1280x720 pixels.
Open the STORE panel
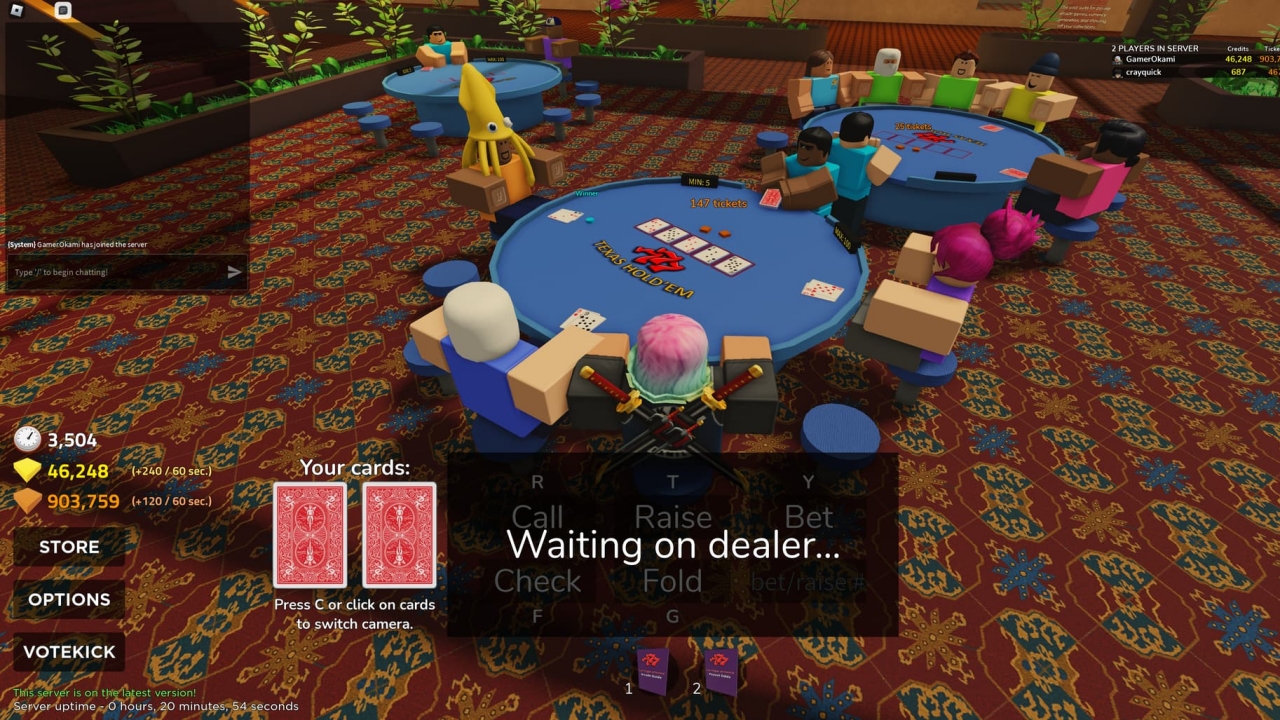pyautogui.click(x=68, y=547)
